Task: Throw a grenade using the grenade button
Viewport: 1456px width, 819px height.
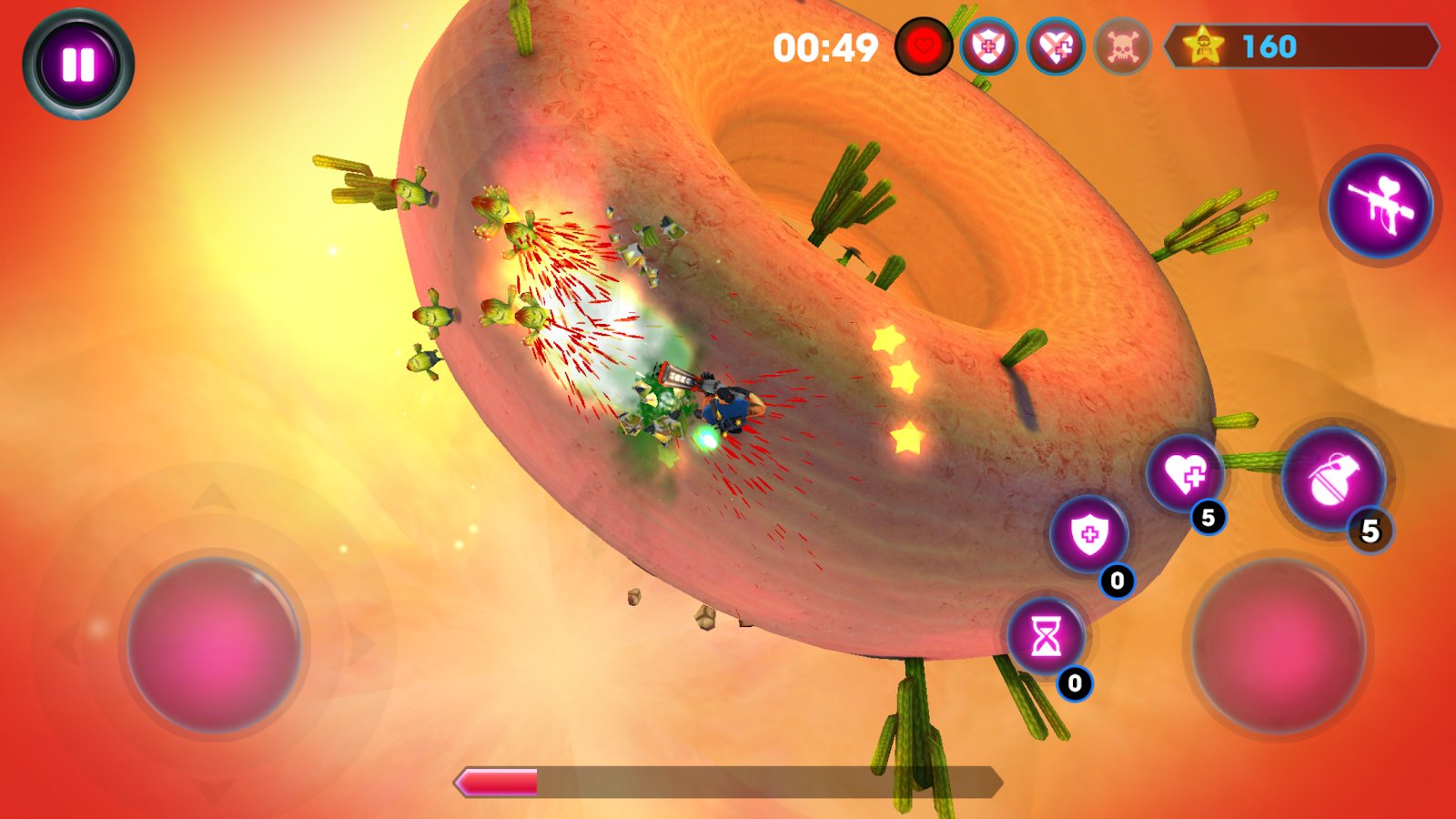Action: [1333, 480]
